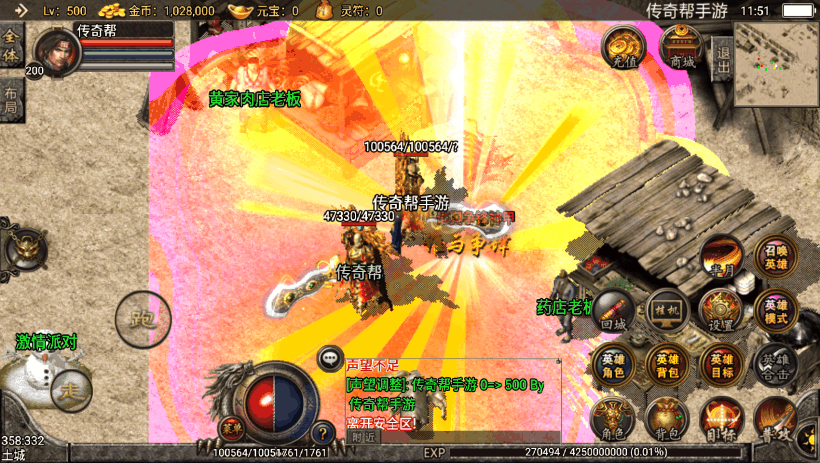
Task: Open the 充值 recharge shop
Action: (622, 47)
